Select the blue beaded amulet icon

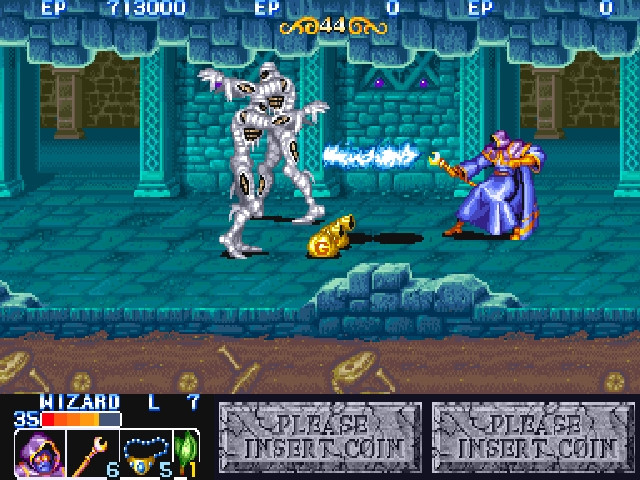tap(145, 454)
